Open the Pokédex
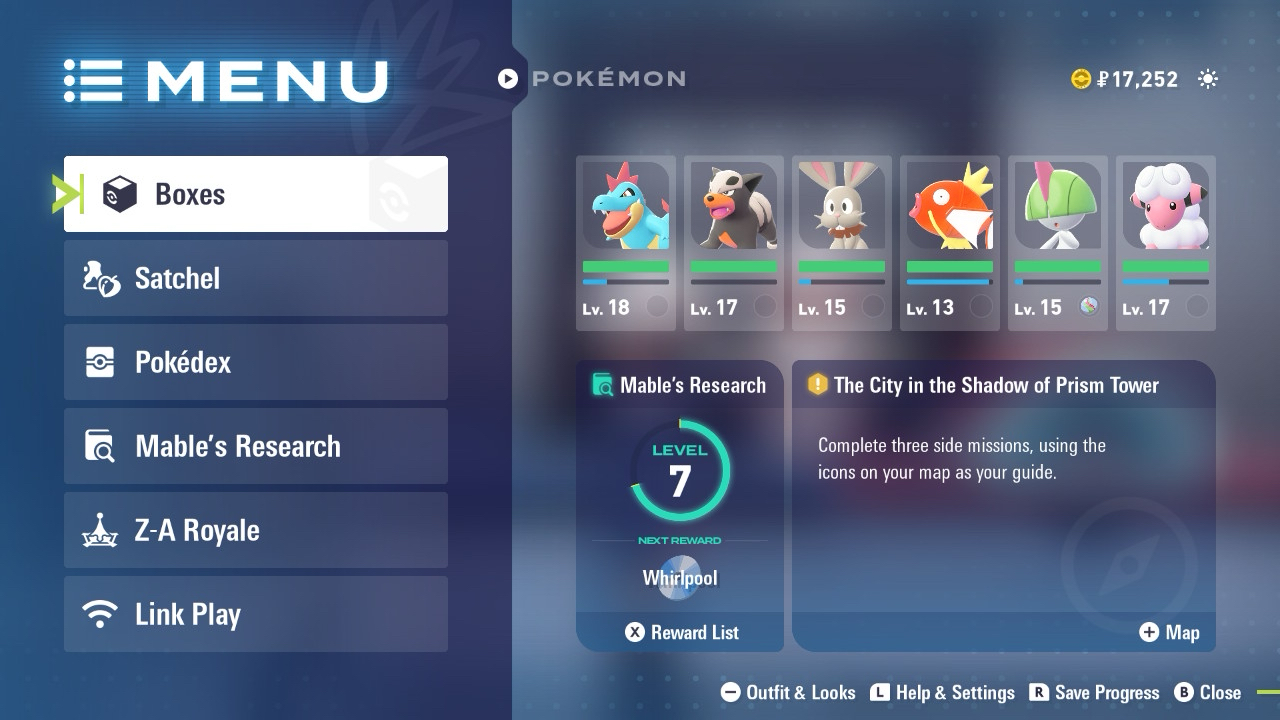The width and height of the screenshot is (1280, 720). click(x=255, y=362)
